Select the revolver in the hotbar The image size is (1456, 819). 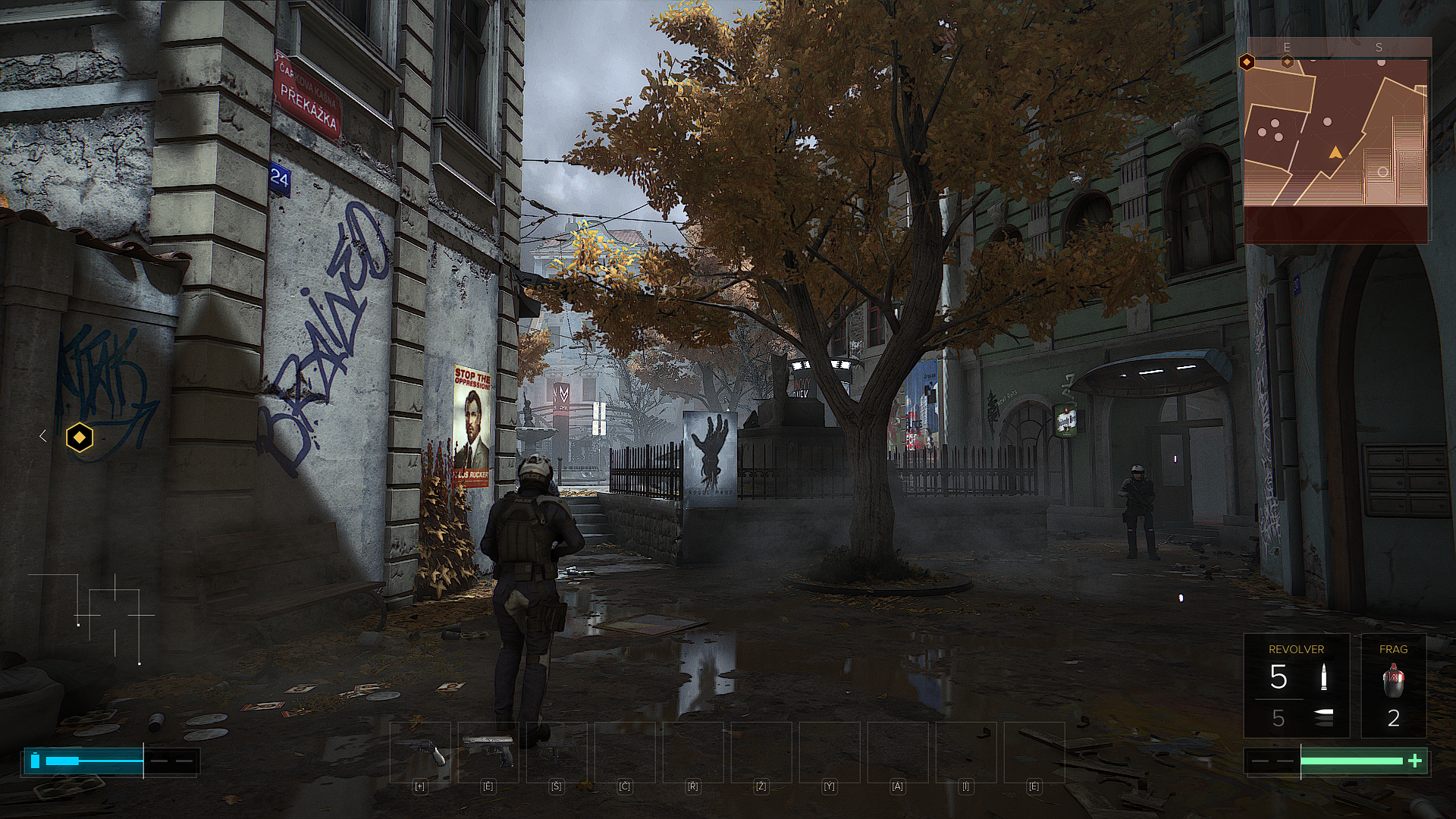point(420,752)
